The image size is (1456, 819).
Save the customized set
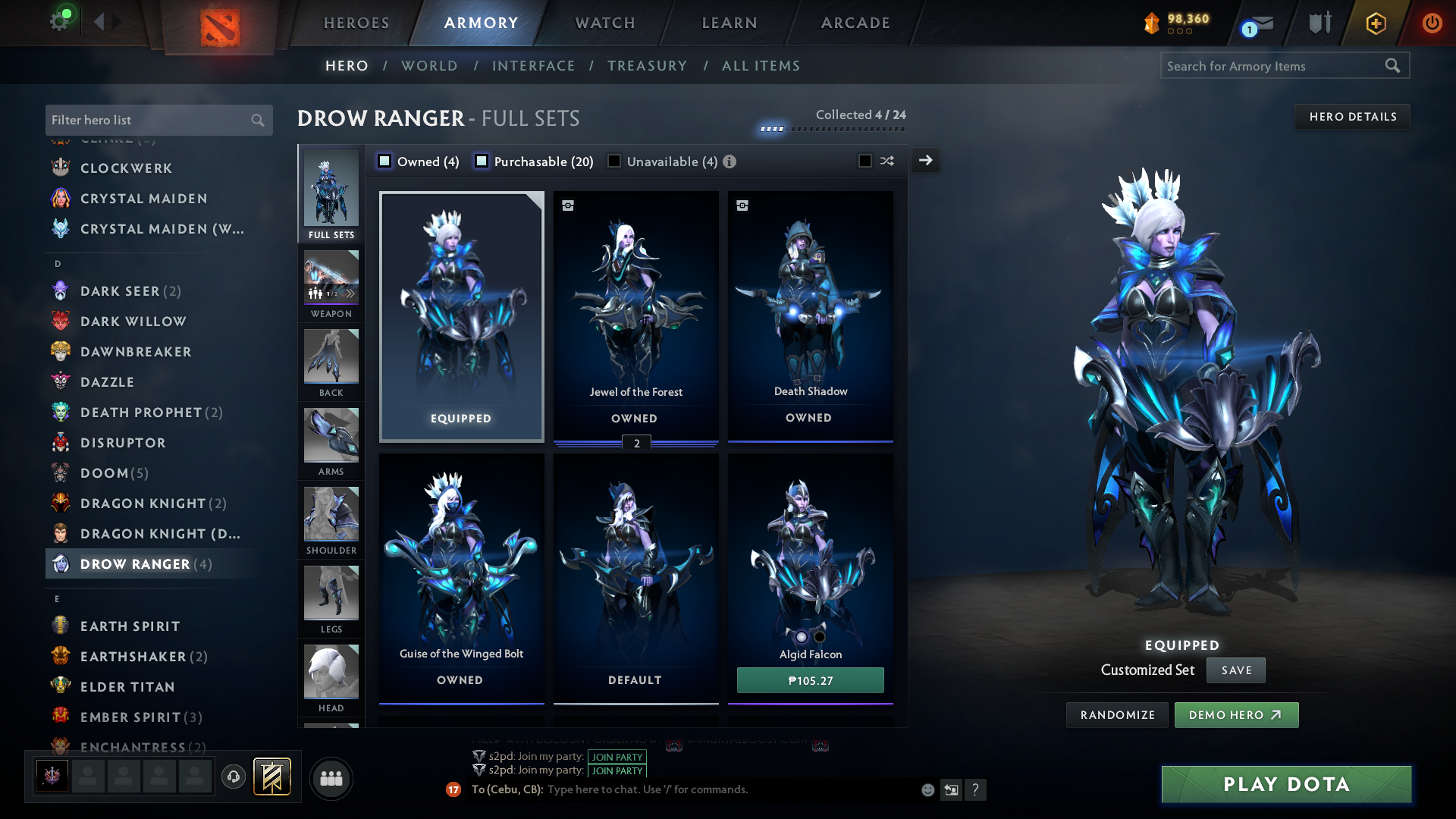1236,670
